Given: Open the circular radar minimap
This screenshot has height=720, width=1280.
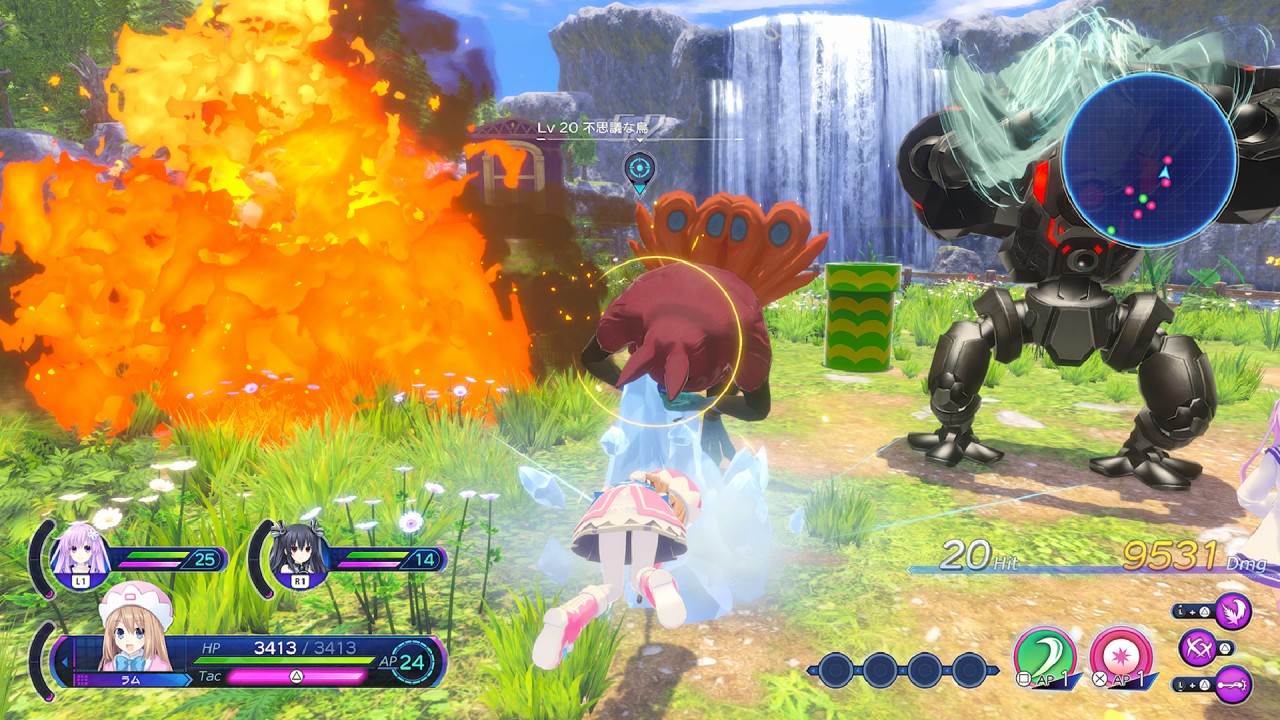Looking at the screenshot, I should 1149,160.
